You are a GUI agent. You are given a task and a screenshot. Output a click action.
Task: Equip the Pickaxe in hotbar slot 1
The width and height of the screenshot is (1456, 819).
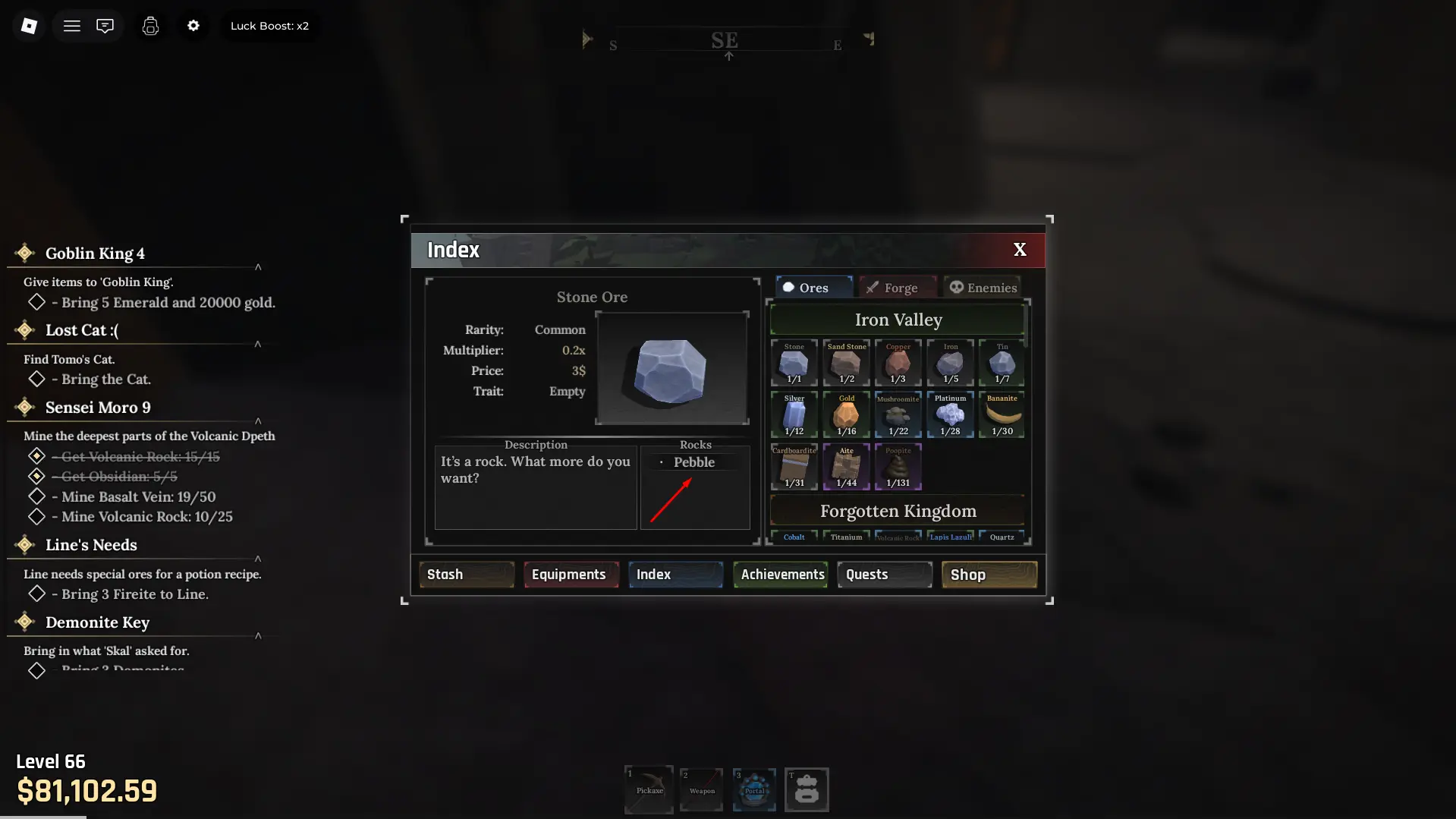click(649, 789)
